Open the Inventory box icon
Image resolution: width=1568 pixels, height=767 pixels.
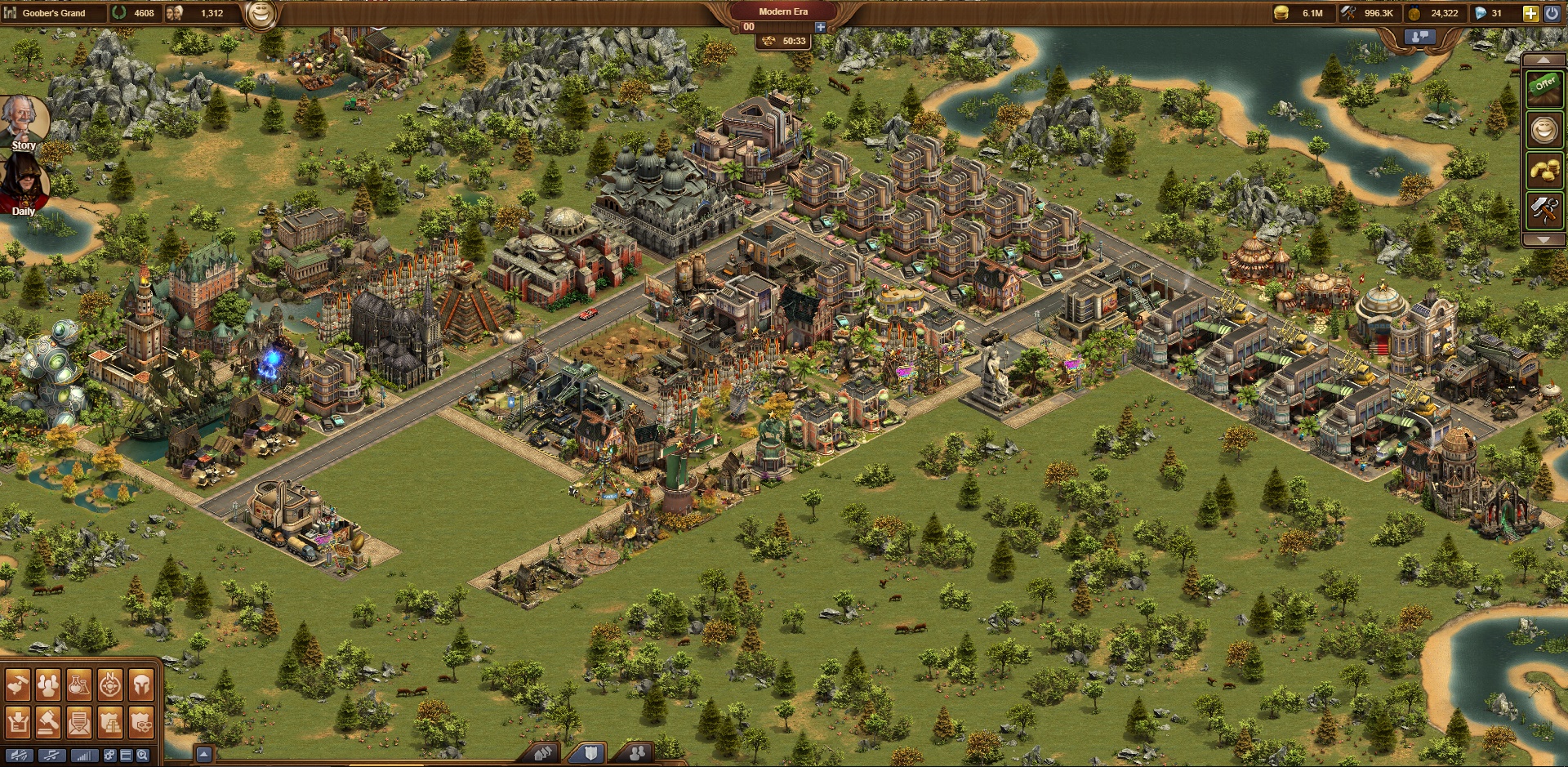point(18,722)
